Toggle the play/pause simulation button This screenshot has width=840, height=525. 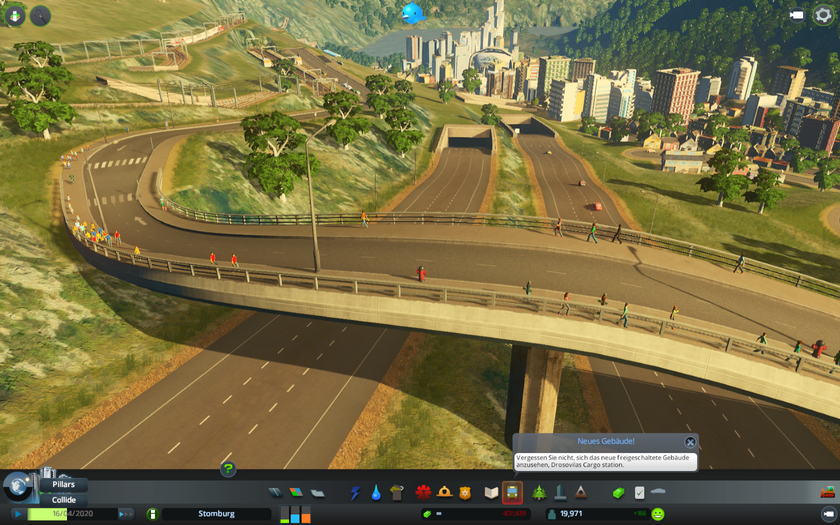(x=16, y=514)
